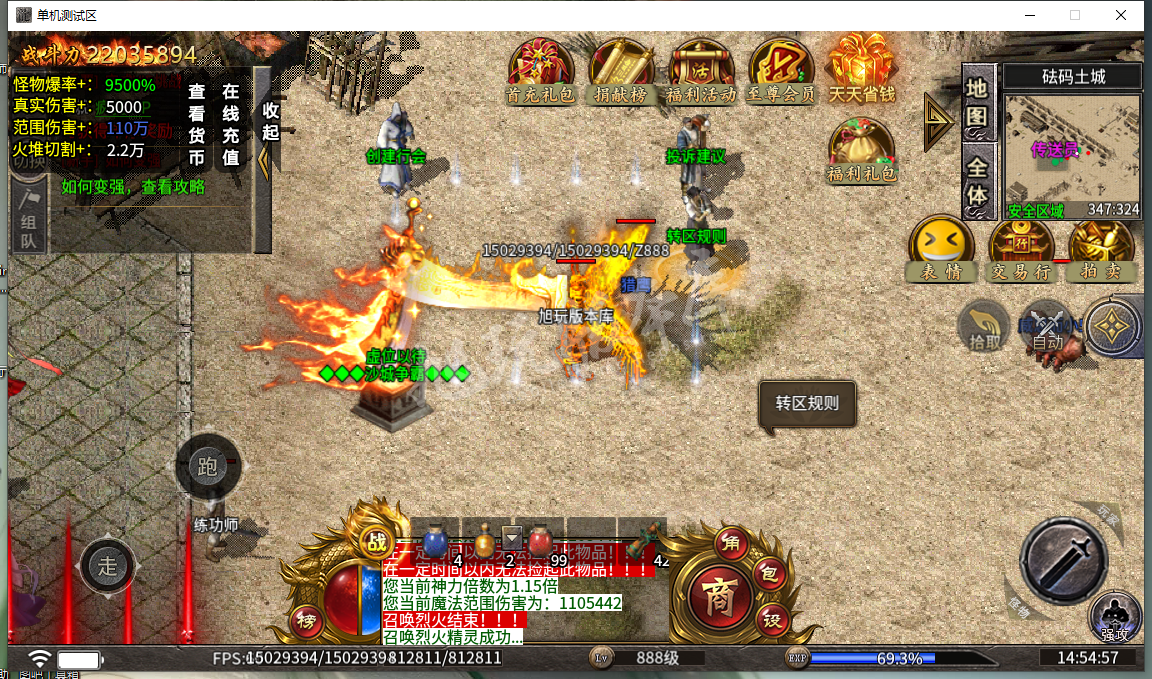Click the 地图 map button

pyautogui.click(x=978, y=102)
